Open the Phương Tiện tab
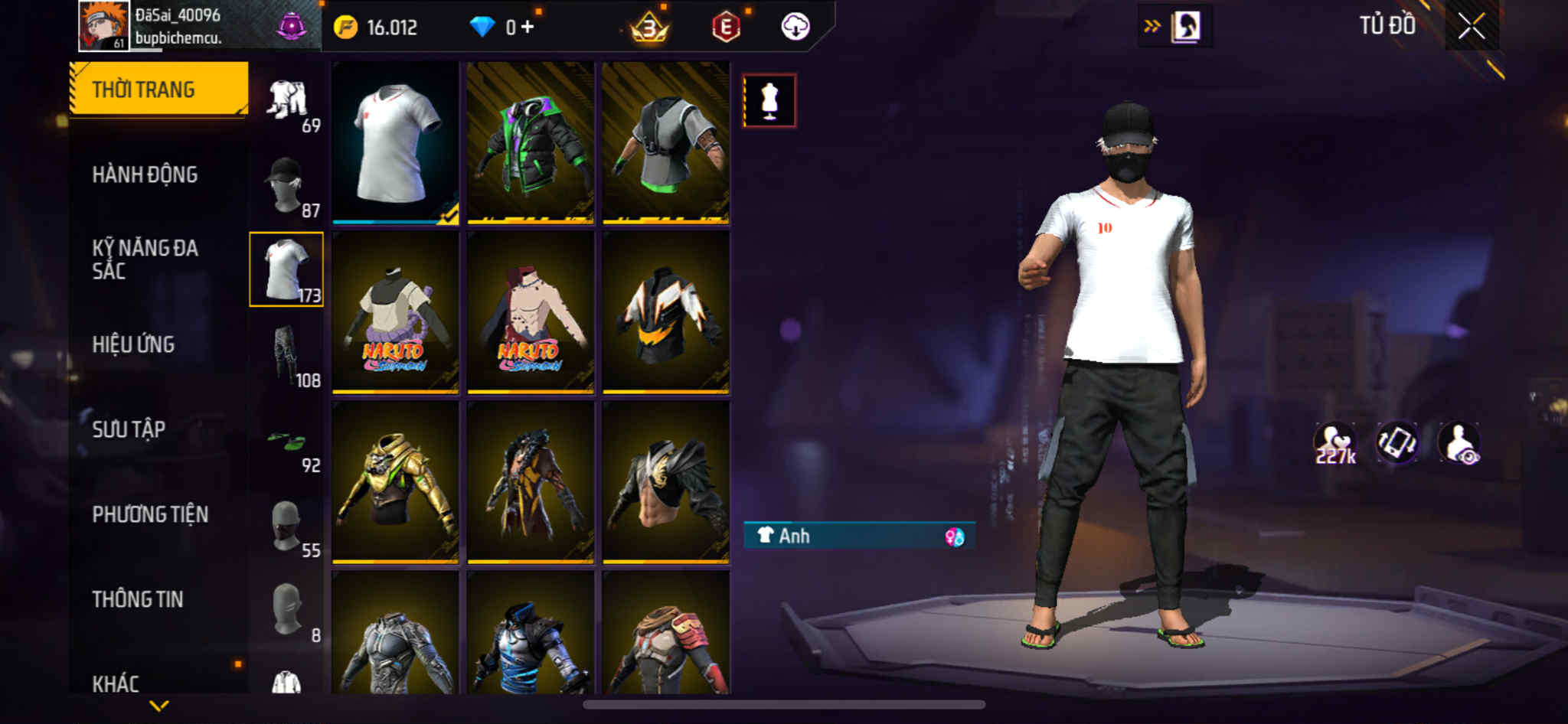The width and height of the screenshot is (1568, 724). pos(150,514)
